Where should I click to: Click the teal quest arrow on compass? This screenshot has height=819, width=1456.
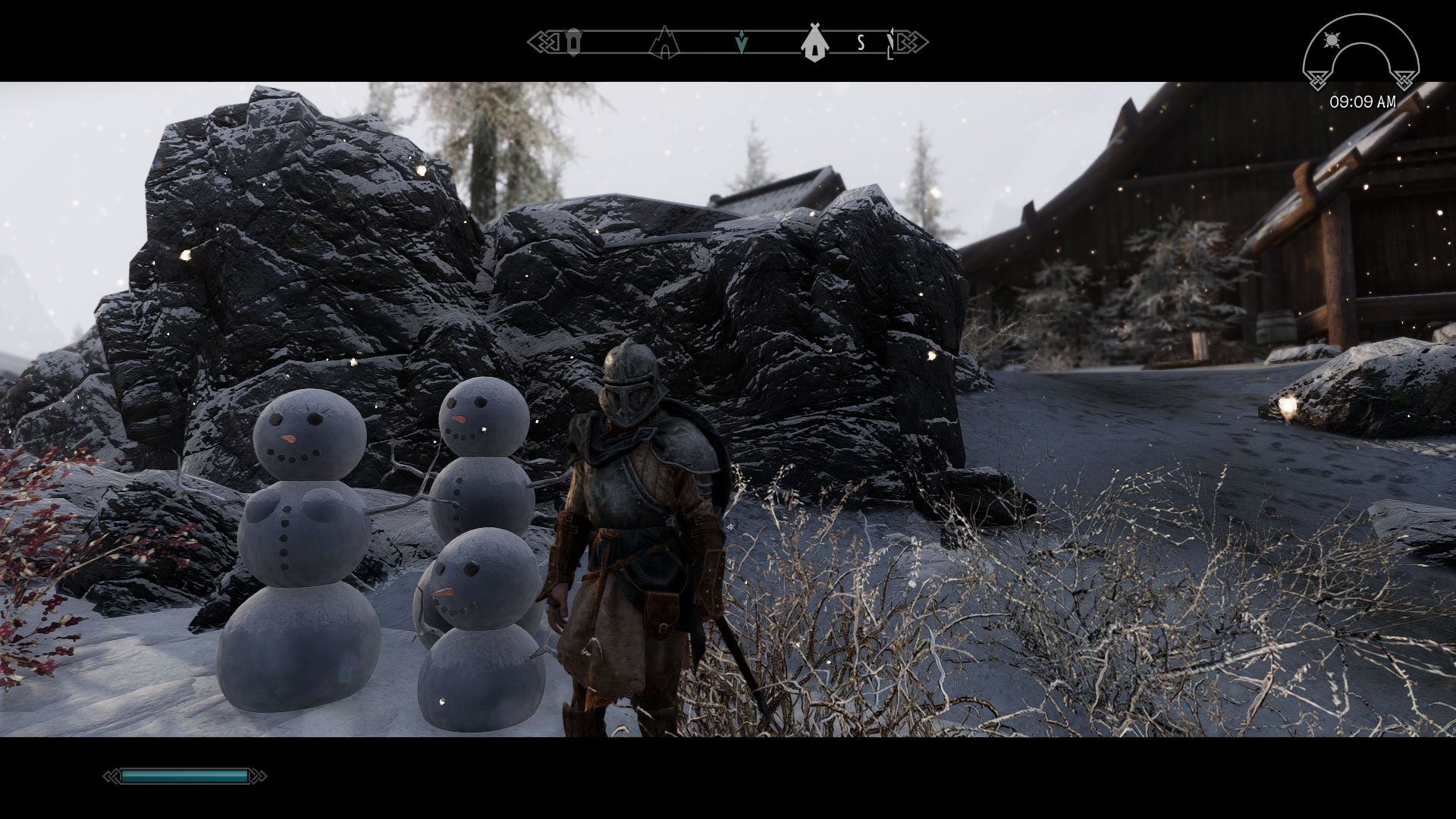742,44
